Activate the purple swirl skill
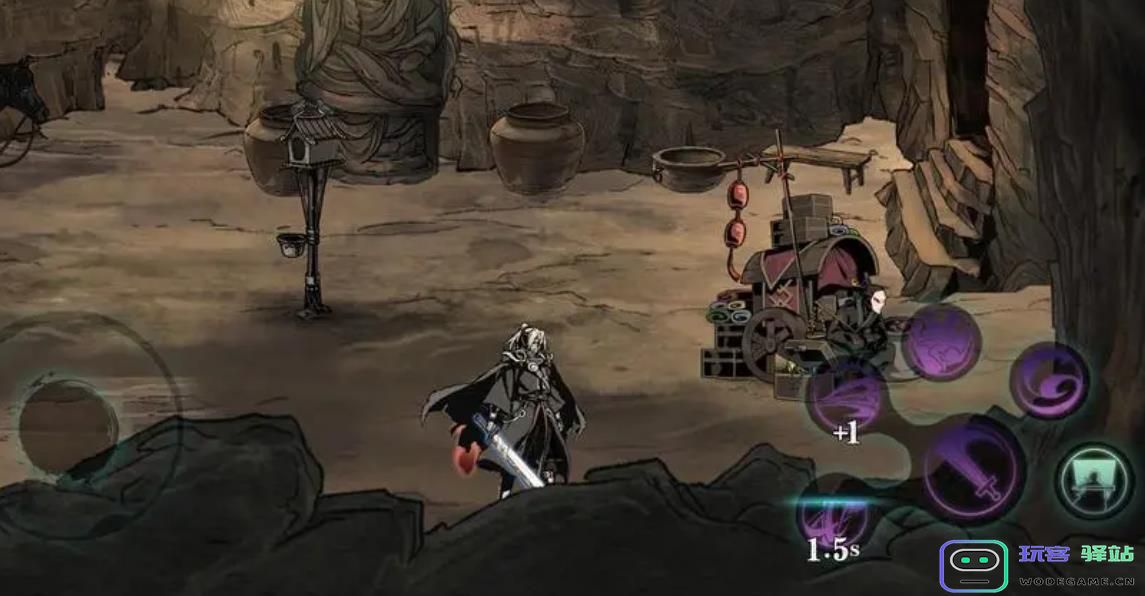Image resolution: width=1145 pixels, height=596 pixels. point(1049,380)
